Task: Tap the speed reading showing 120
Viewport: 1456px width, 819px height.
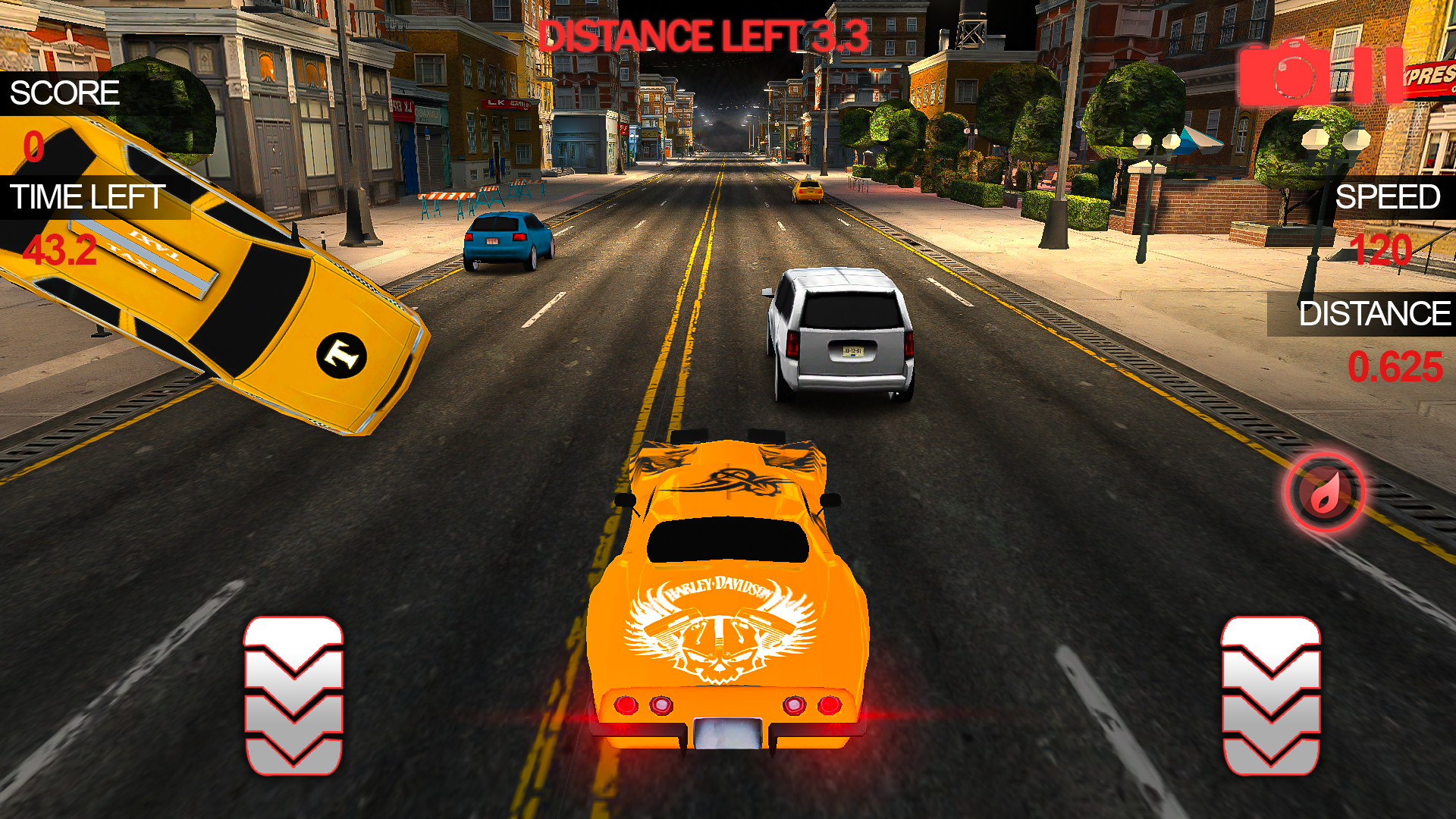Action: click(x=1385, y=249)
